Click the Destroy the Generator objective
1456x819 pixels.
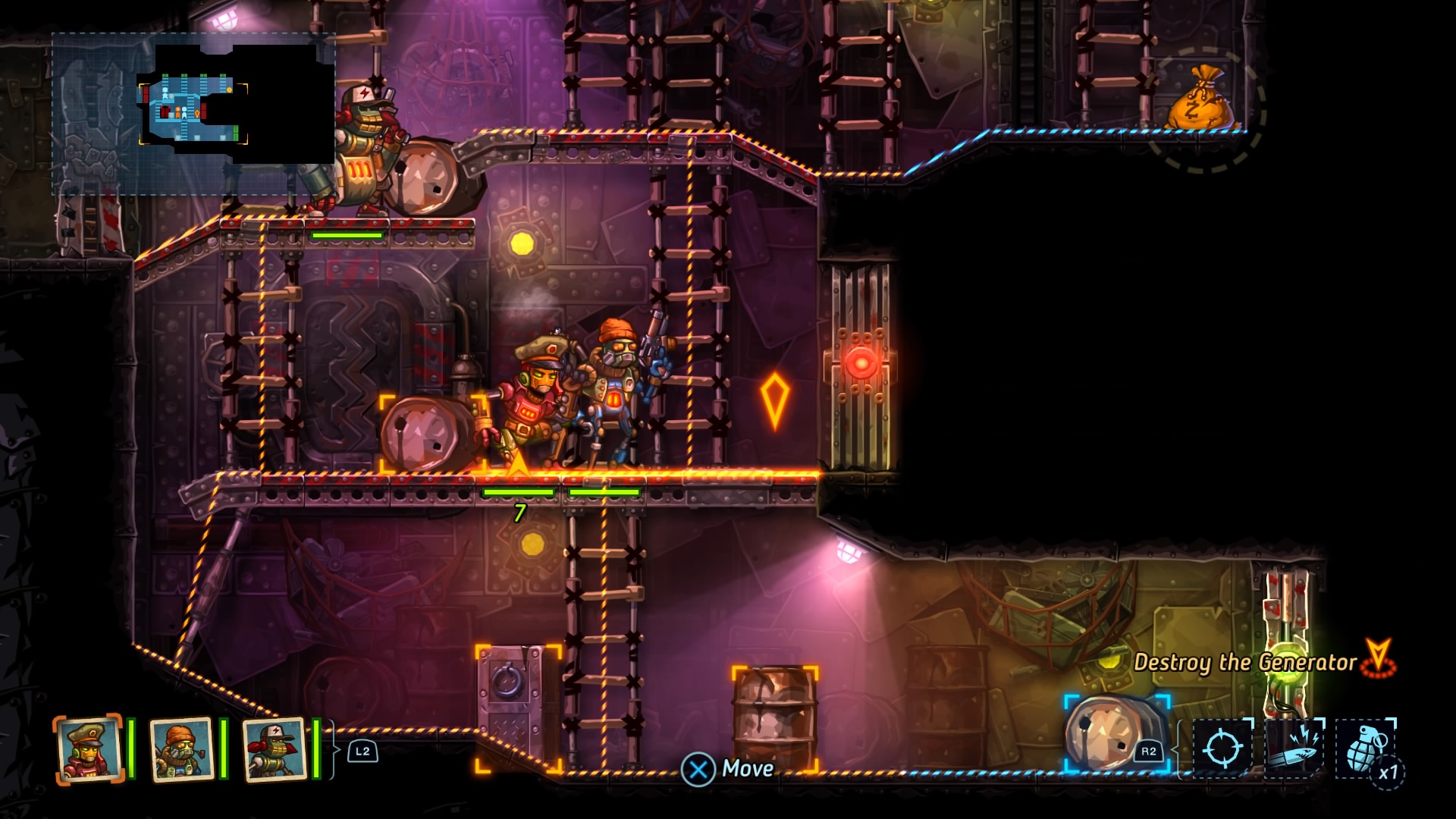tap(1245, 662)
